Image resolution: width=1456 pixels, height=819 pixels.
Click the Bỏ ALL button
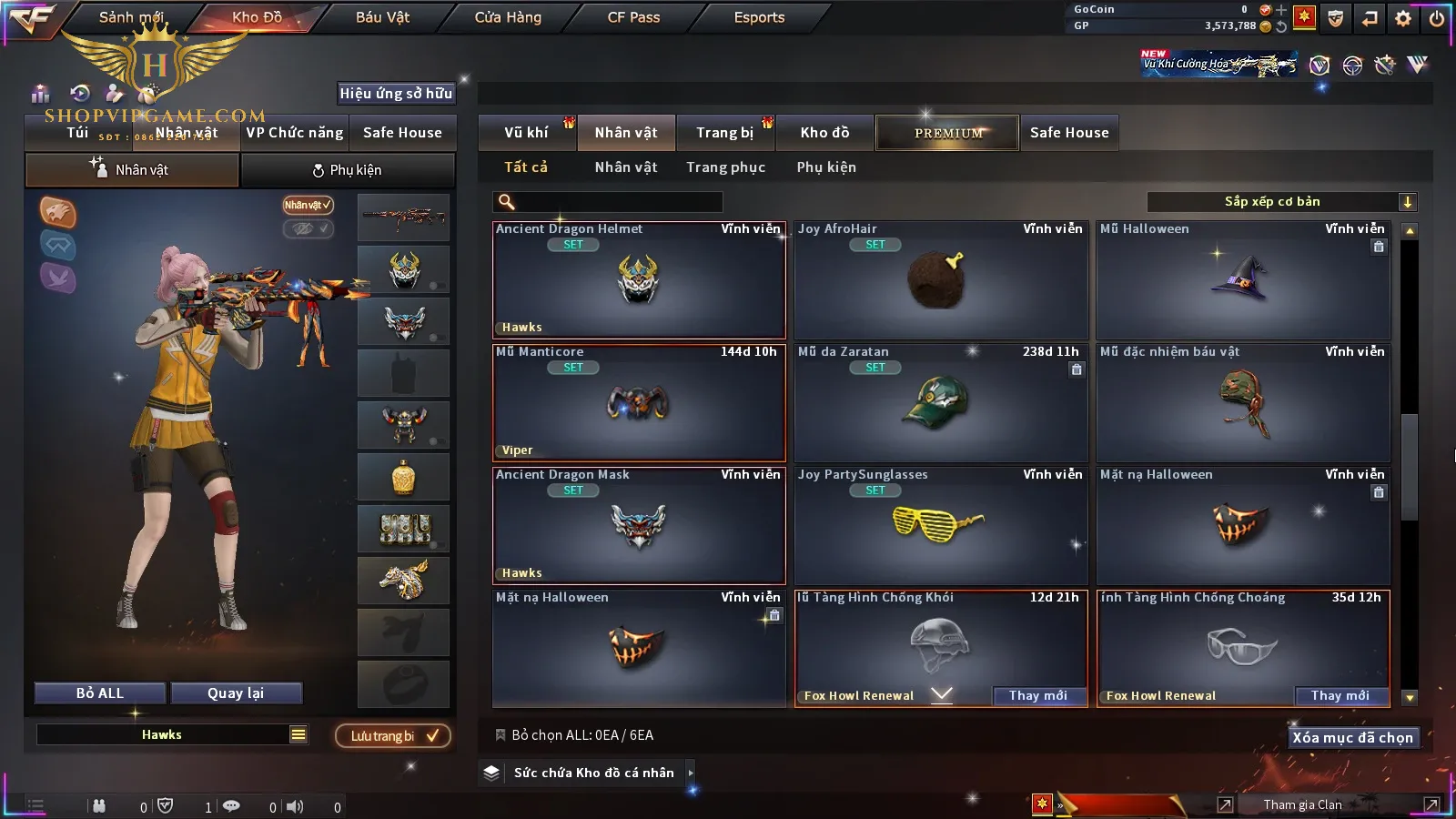100,693
